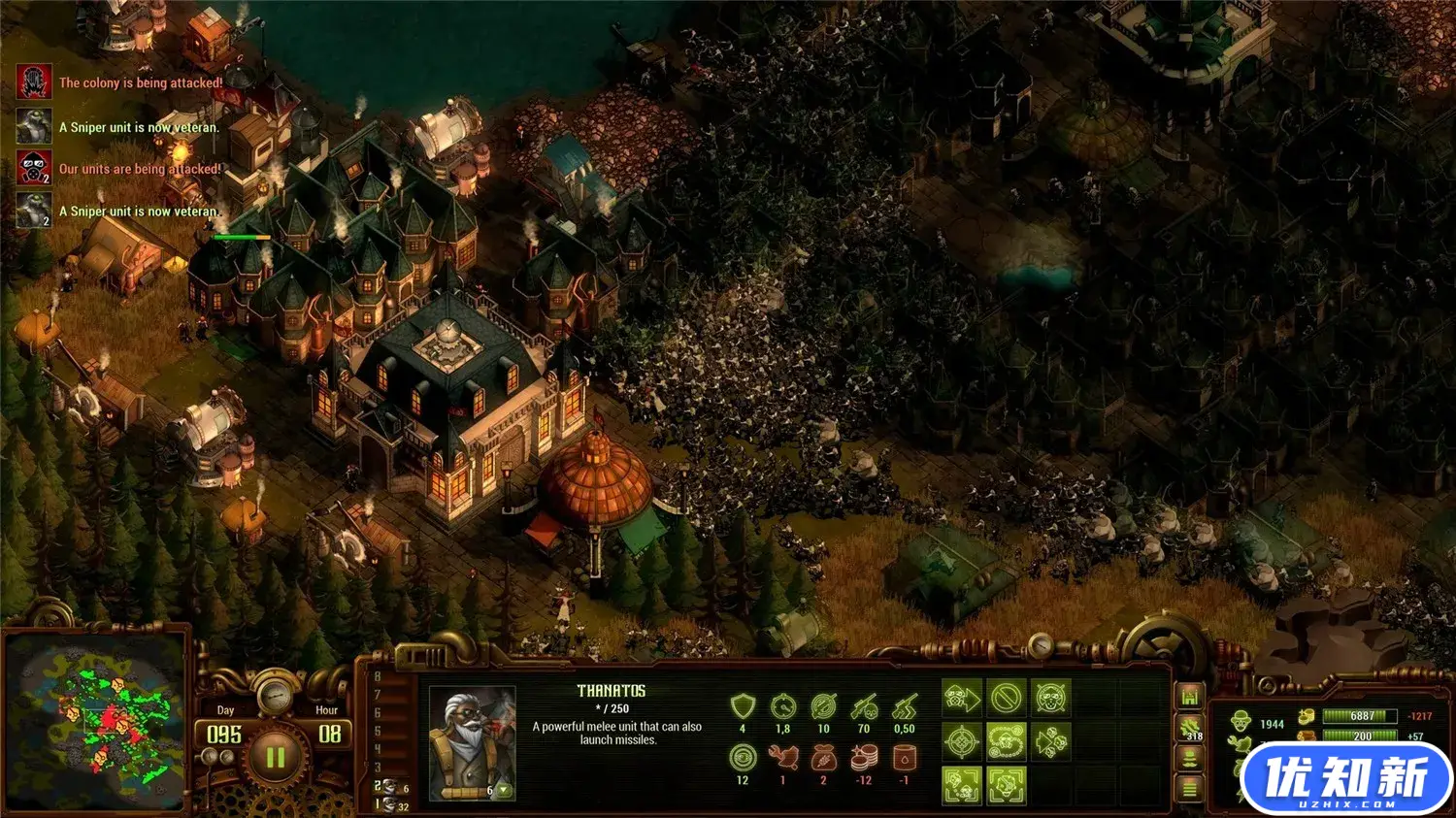Click the retreat-from-zombies command icon
The height and width of the screenshot is (818, 1456).
click(x=1051, y=742)
